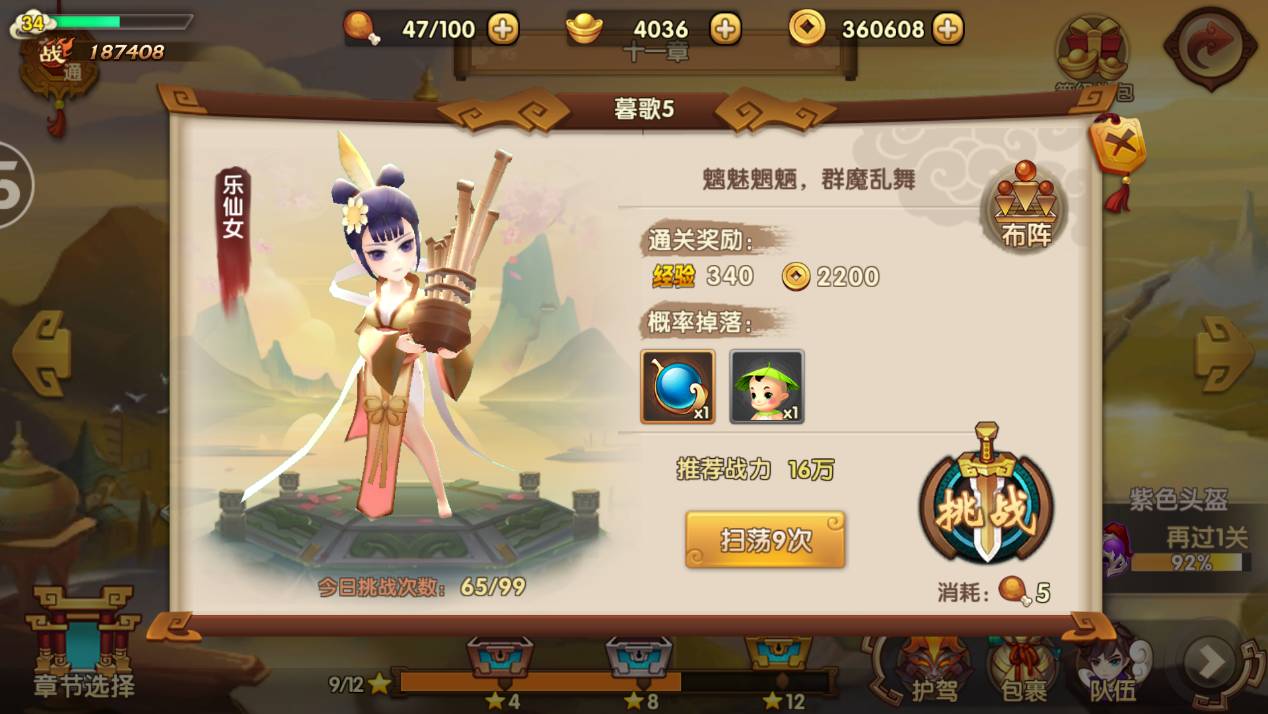The height and width of the screenshot is (714, 1268).
Task: Tap the 扫荡9次 sweep button
Action: point(765,540)
